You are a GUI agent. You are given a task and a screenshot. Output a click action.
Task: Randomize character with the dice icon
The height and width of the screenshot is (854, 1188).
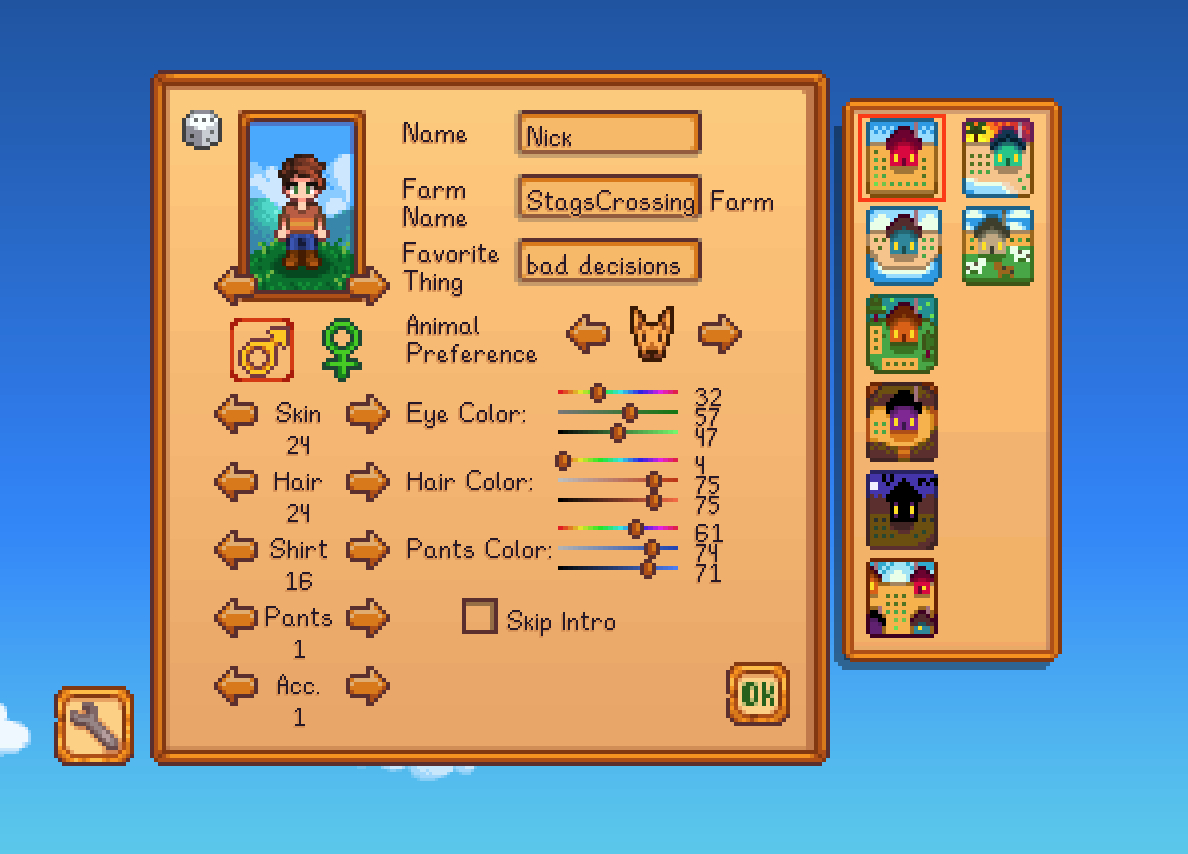click(x=201, y=131)
